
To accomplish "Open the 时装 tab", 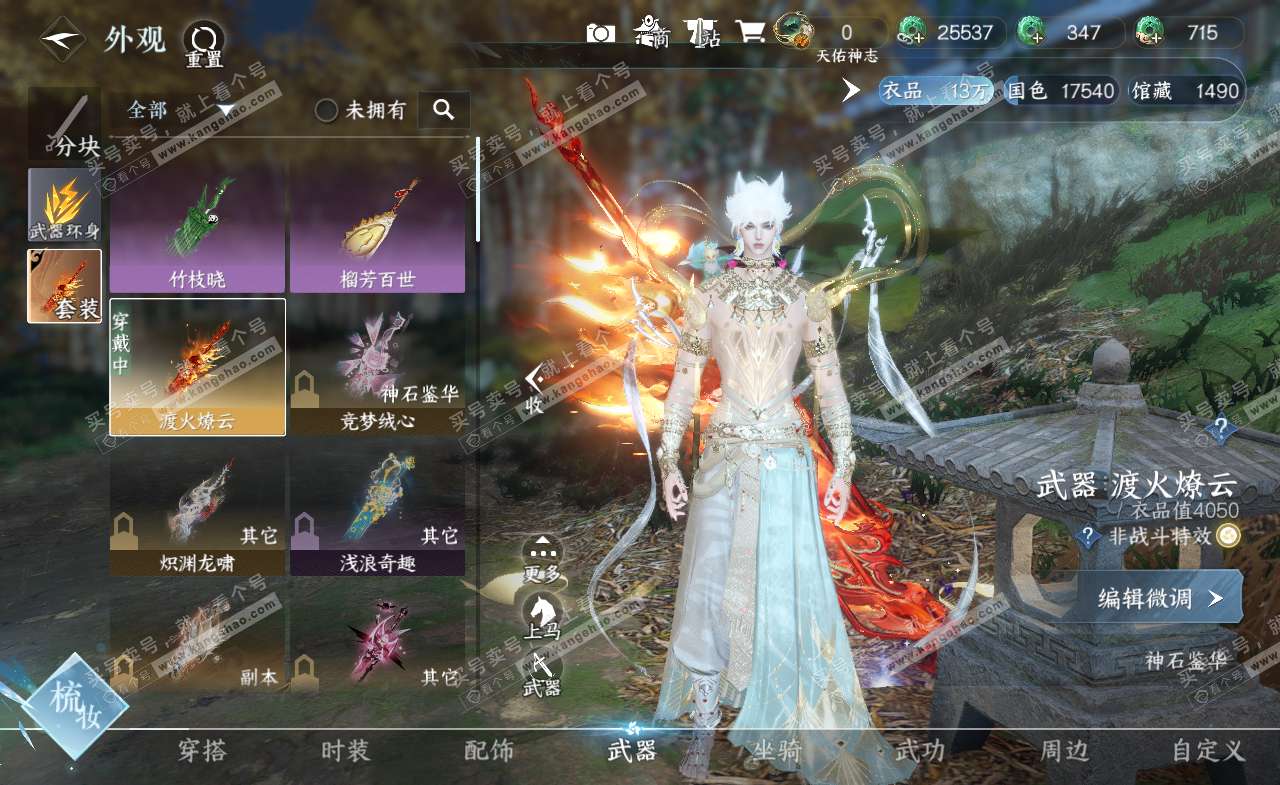I will pyautogui.click(x=345, y=751).
